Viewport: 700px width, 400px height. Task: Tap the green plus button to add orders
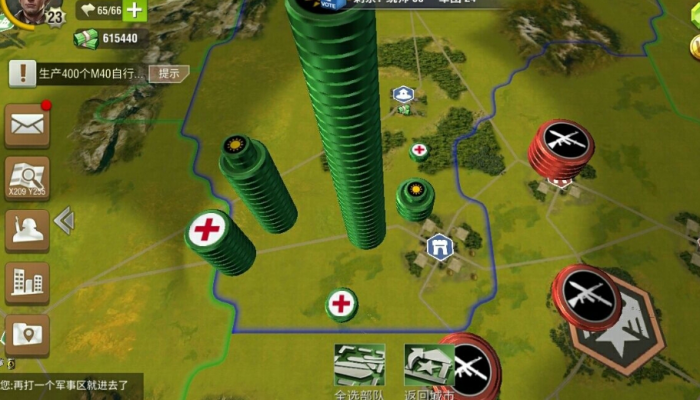(134, 11)
